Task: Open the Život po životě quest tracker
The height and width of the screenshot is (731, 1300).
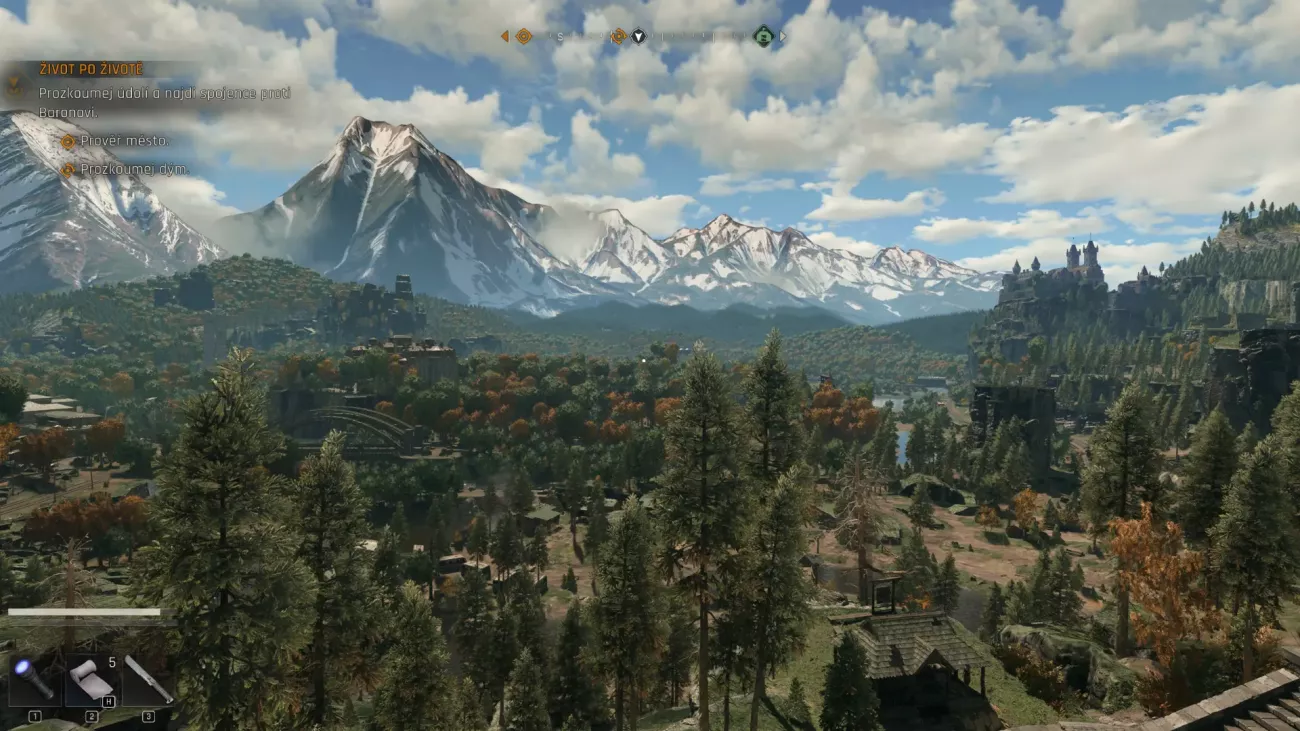Action: (x=91, y=69)
